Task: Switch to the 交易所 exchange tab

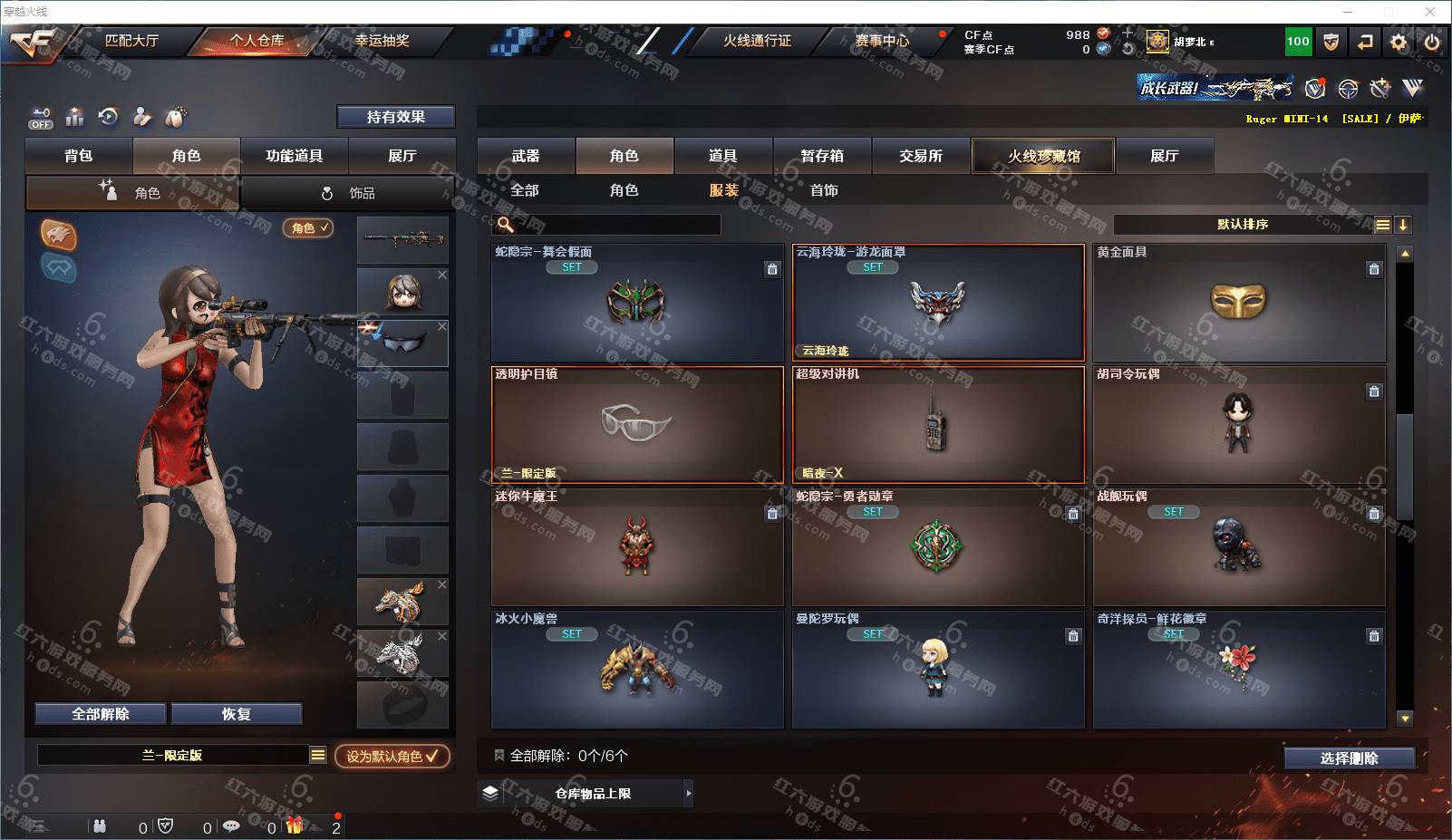Action: [x=920, y=156]
